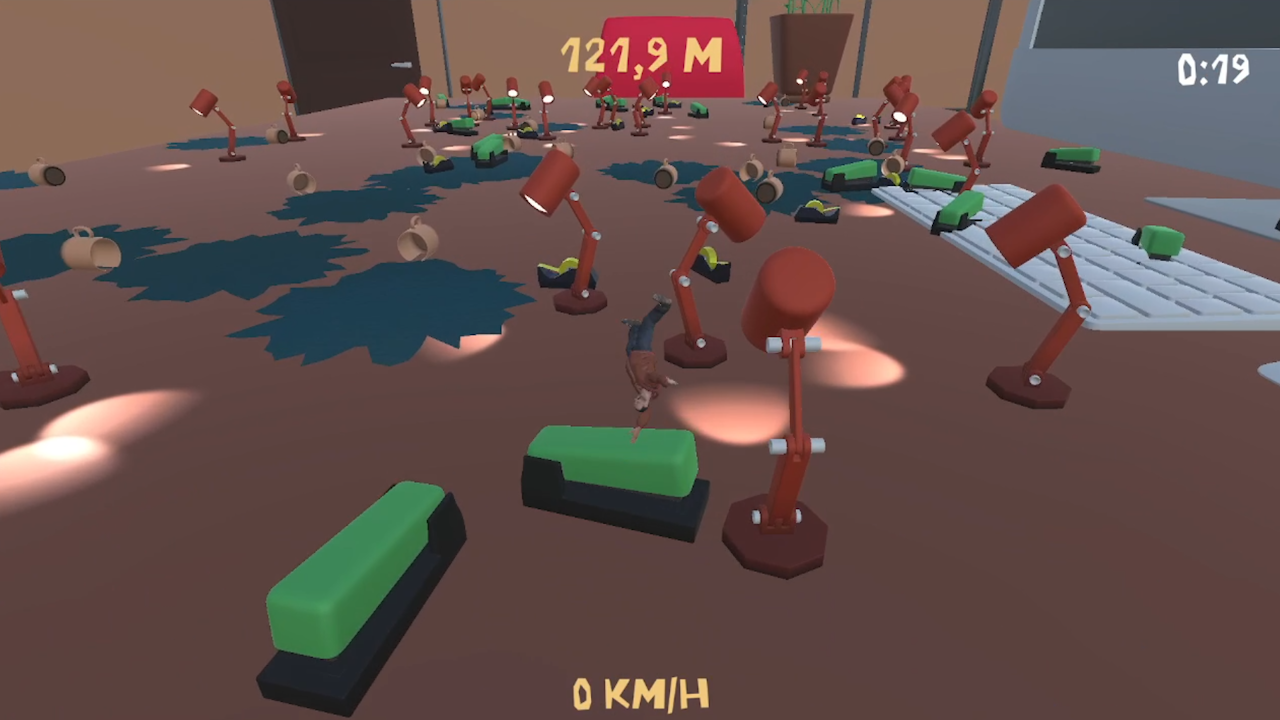Click the 0 KM/H speed indicator
This screenshot has height=720, width=1280.
tap(640, 691)
